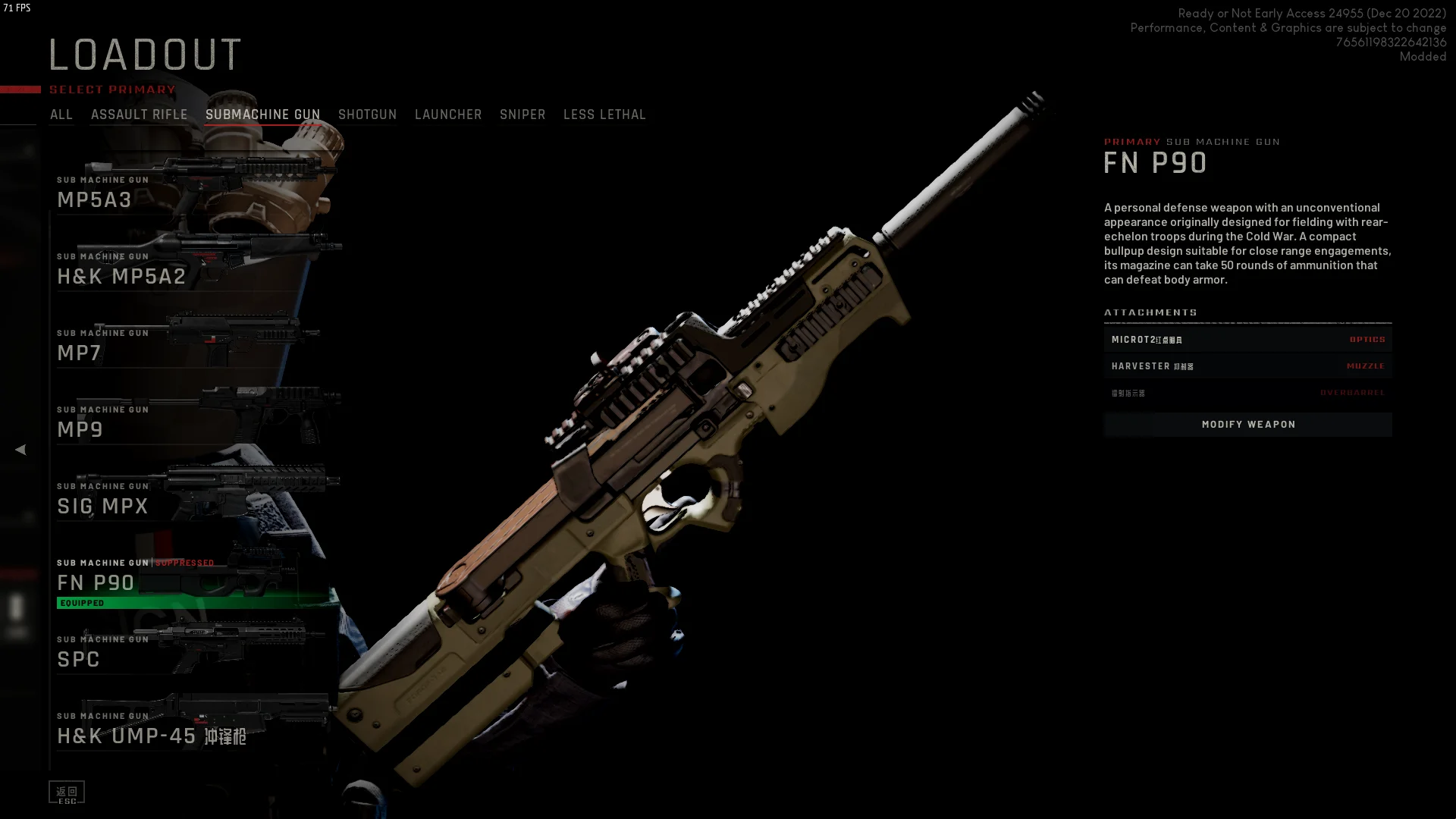
Task: Show the Shotgun category
Action: (367, 115)
